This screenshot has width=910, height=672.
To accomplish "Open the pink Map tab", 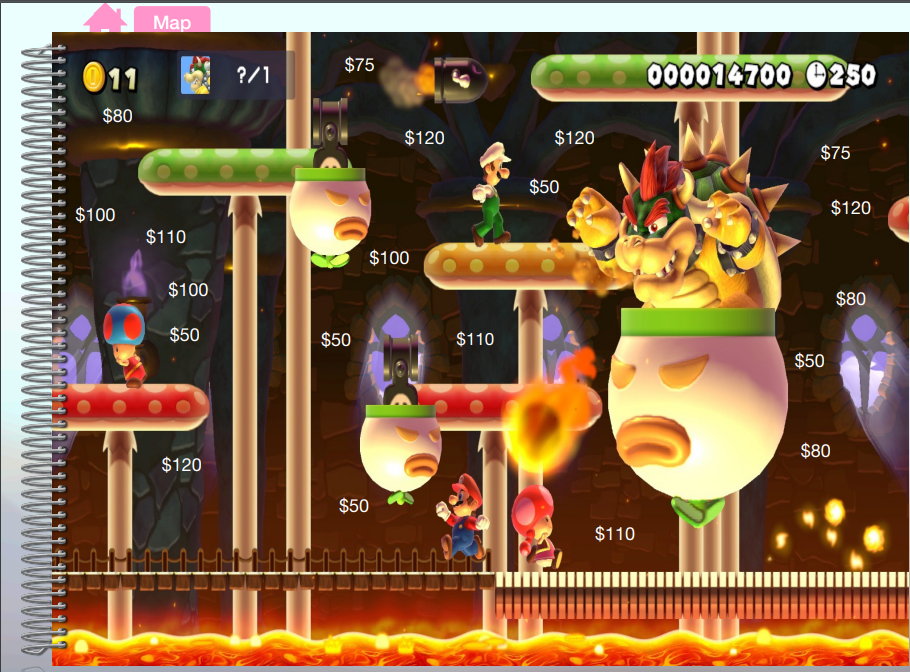I will 171,21.
